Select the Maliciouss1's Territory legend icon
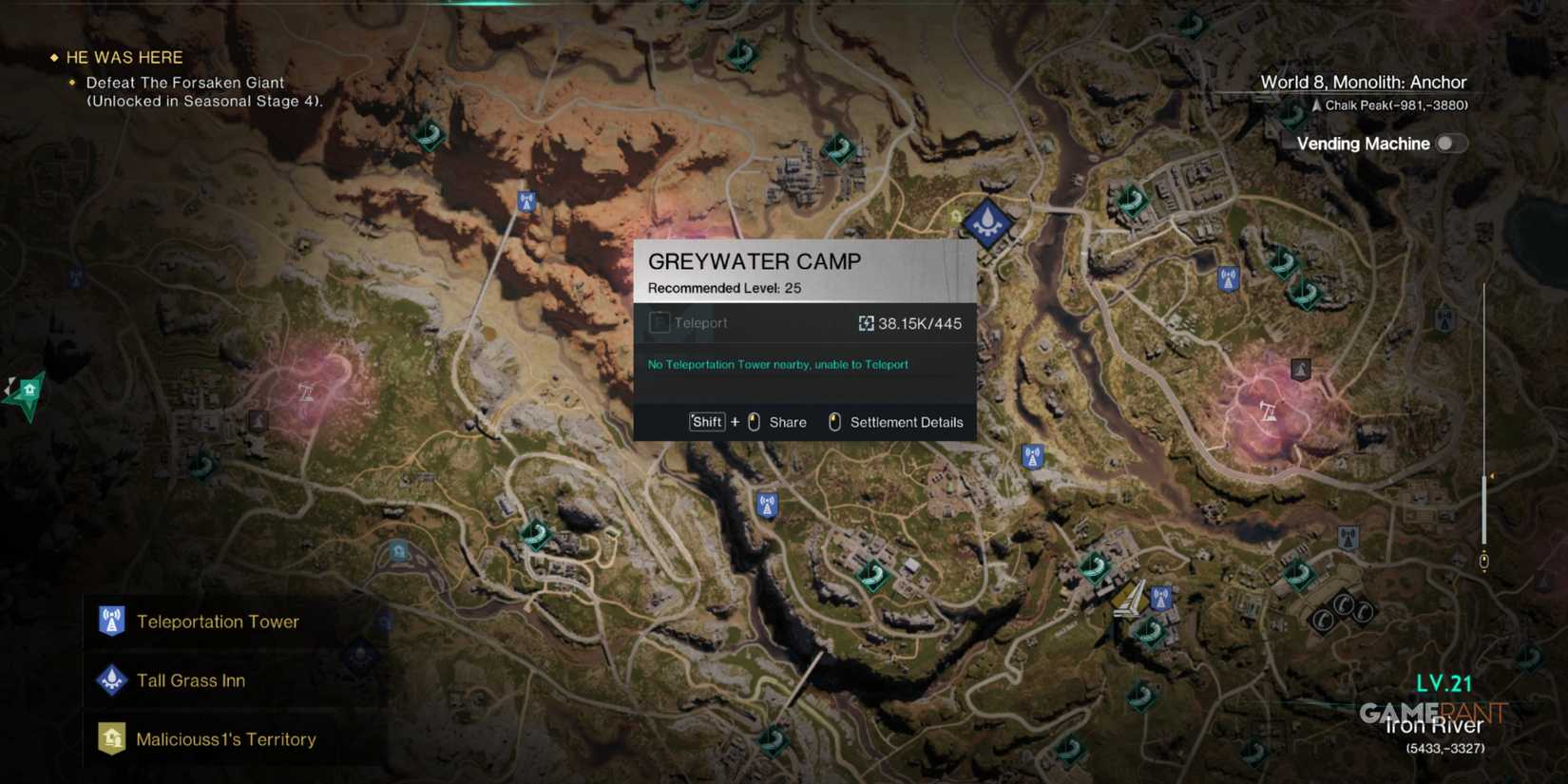The image size is (1568, 784). (x=111, y=738)
